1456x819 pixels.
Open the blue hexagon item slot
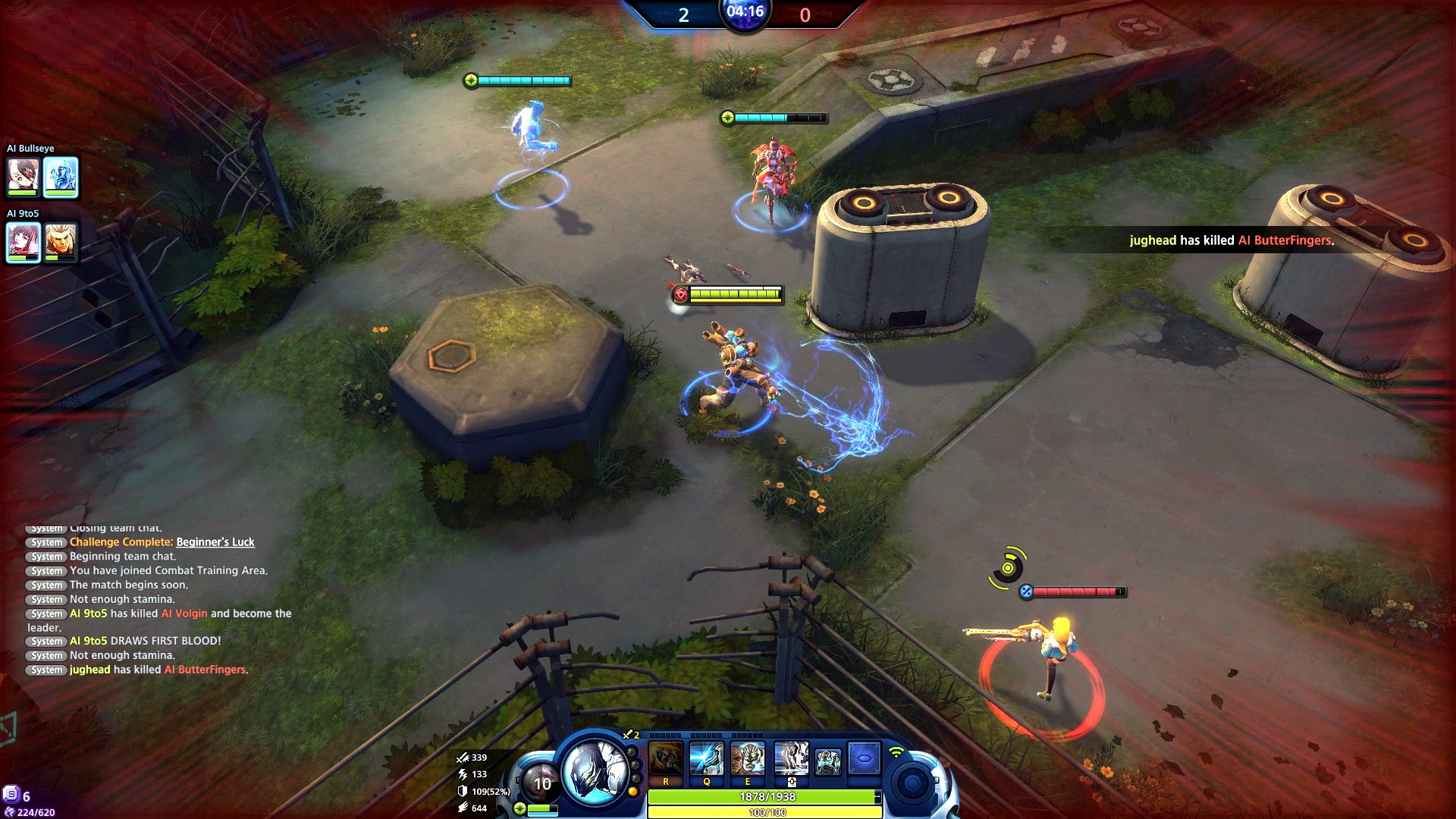pyautogui.click(x=864, y=758)
